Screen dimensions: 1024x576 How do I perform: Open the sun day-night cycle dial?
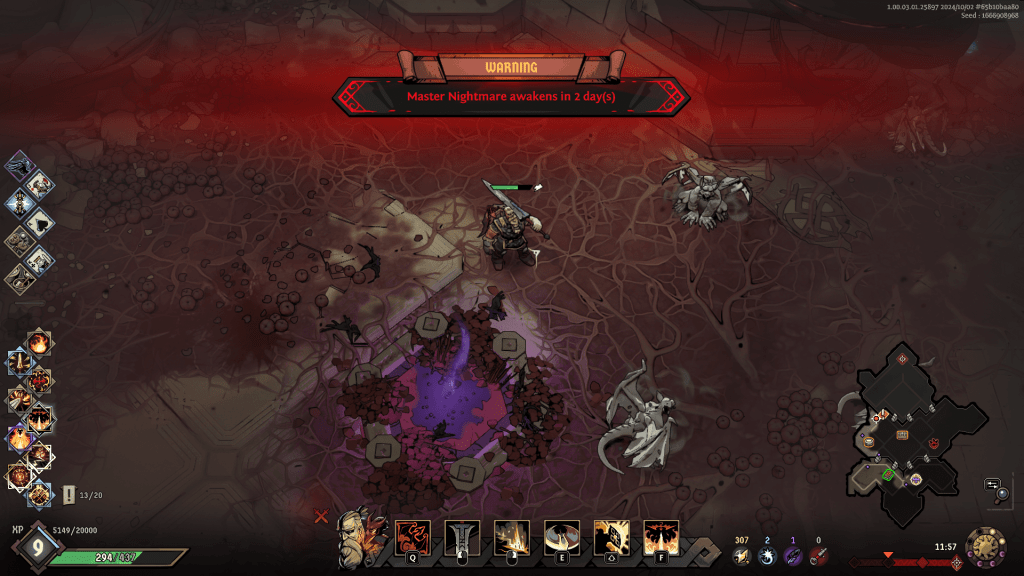[x=985, y=549]
